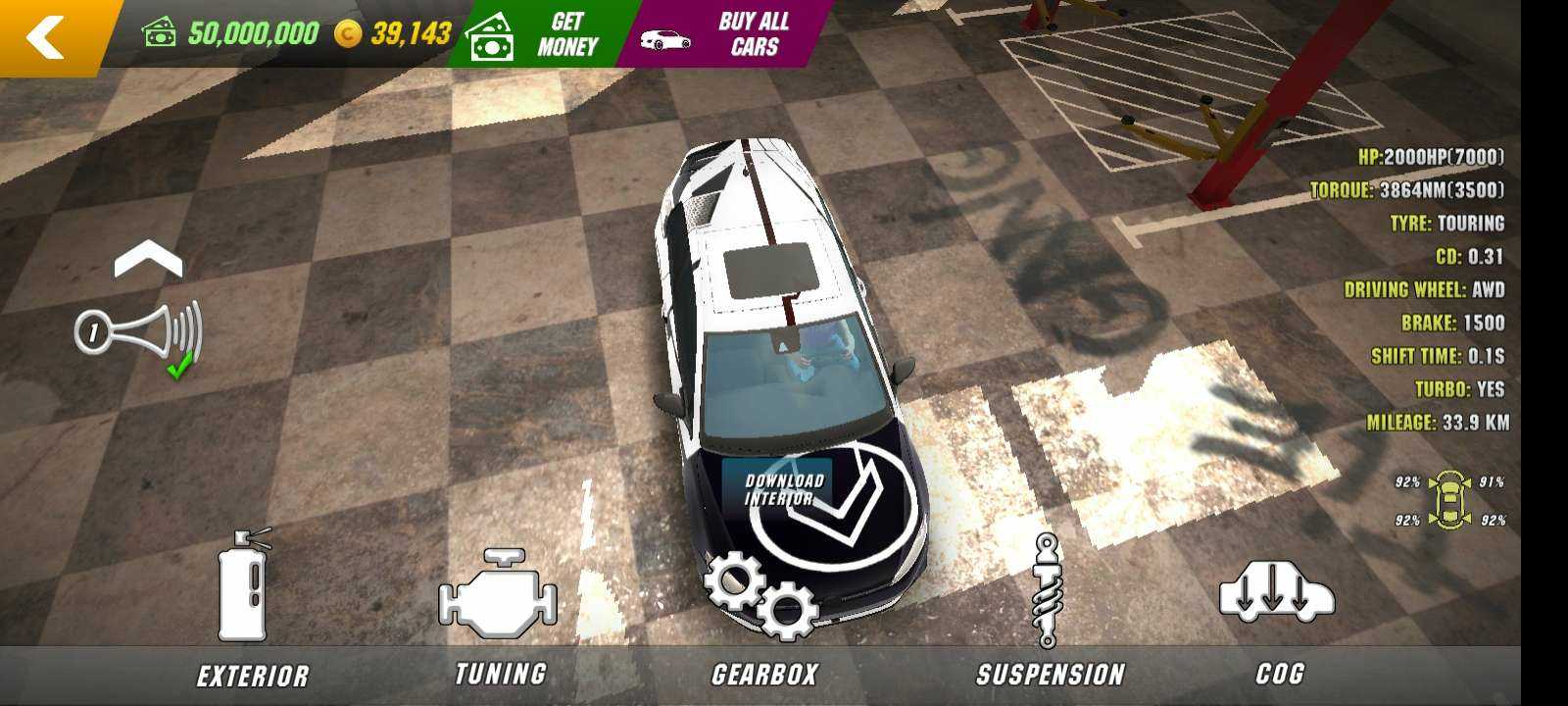Tap the gold coin balance
This screenshot has height=706, width=1568.
click(393, 34)
